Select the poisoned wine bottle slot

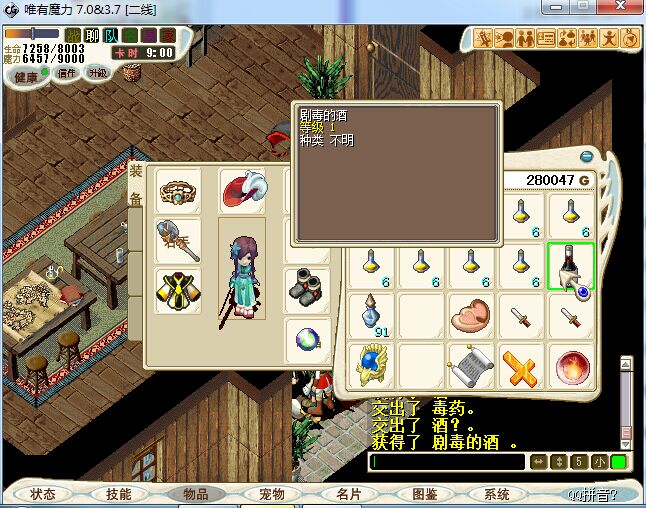point(570,266)
